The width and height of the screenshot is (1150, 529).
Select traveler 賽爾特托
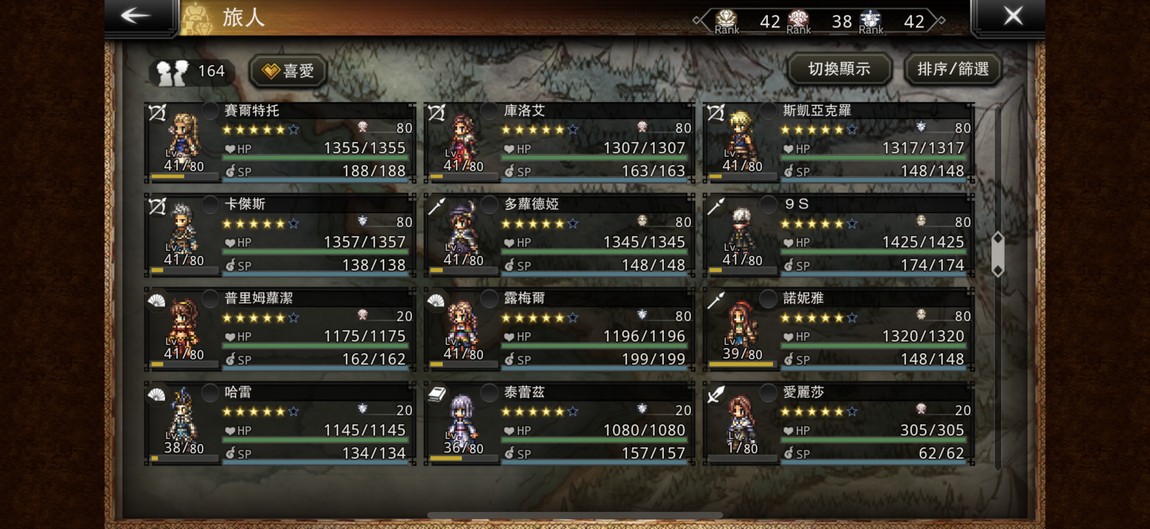(x=280, y=142)
